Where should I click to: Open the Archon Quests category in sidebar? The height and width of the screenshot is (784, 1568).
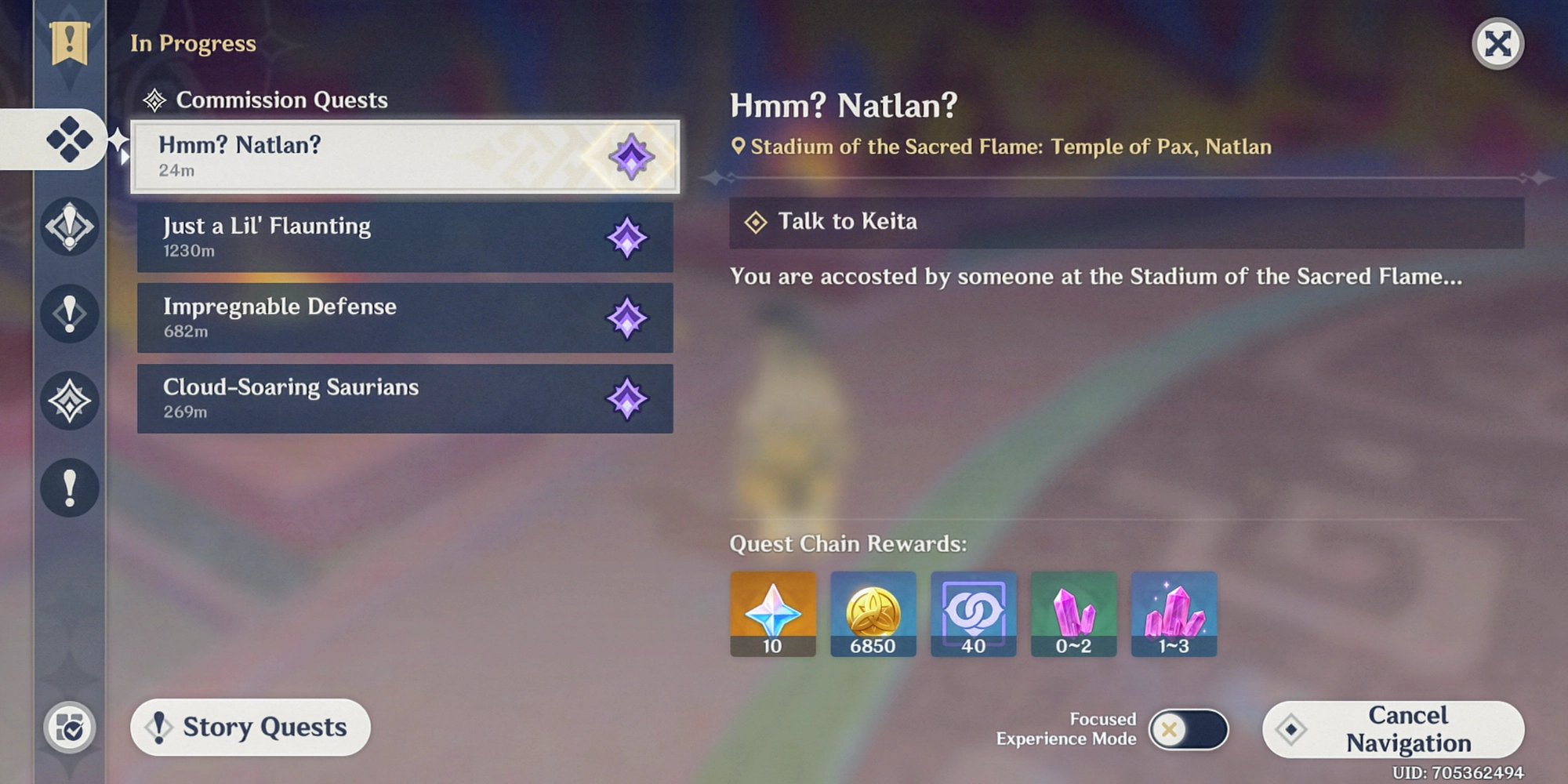pyautogui.click(x=69, y=227)
